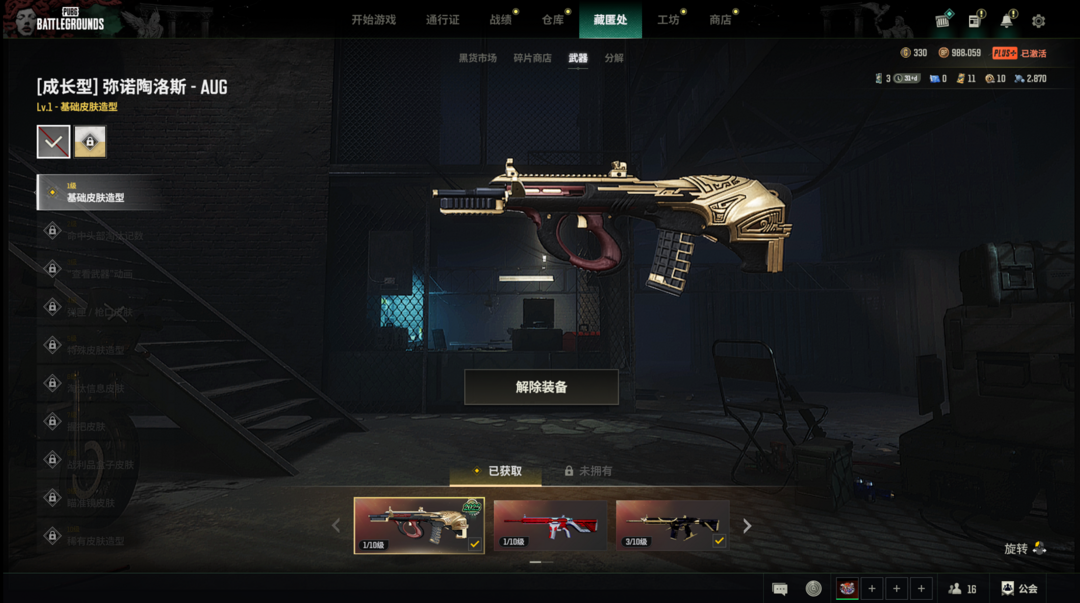The image size is (1080, 603).
Task: Open the 公会 guild panel
Action: 1020,589
